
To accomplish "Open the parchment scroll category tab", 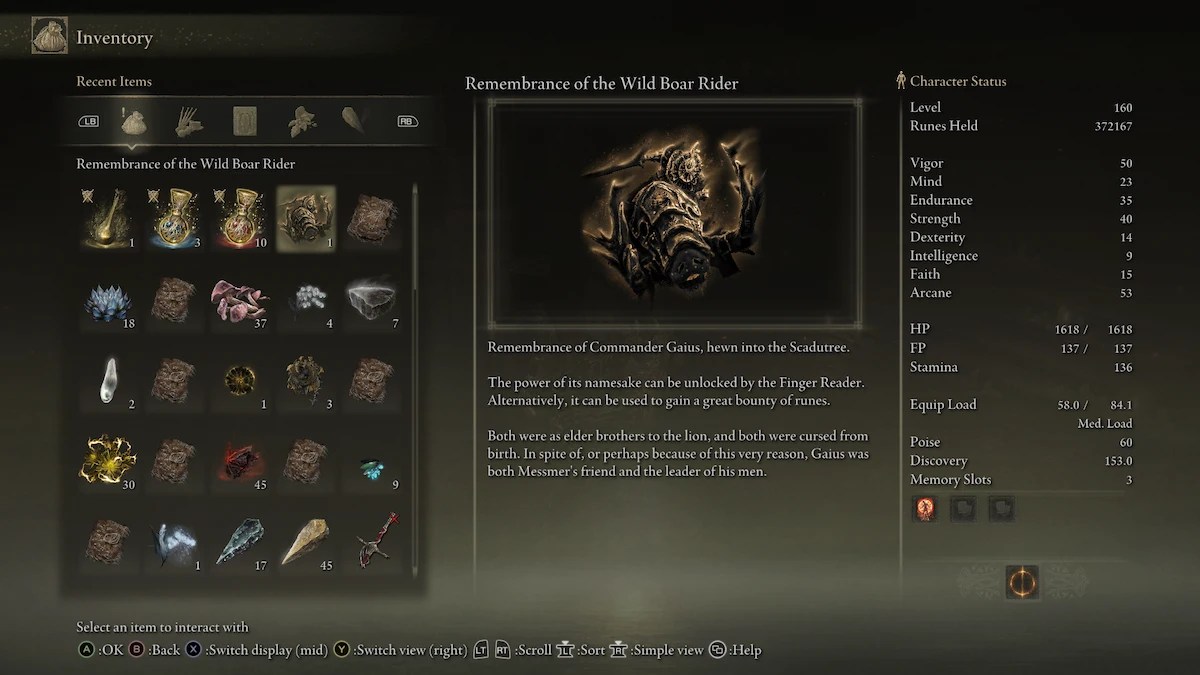I will click(x=245, y=122).
